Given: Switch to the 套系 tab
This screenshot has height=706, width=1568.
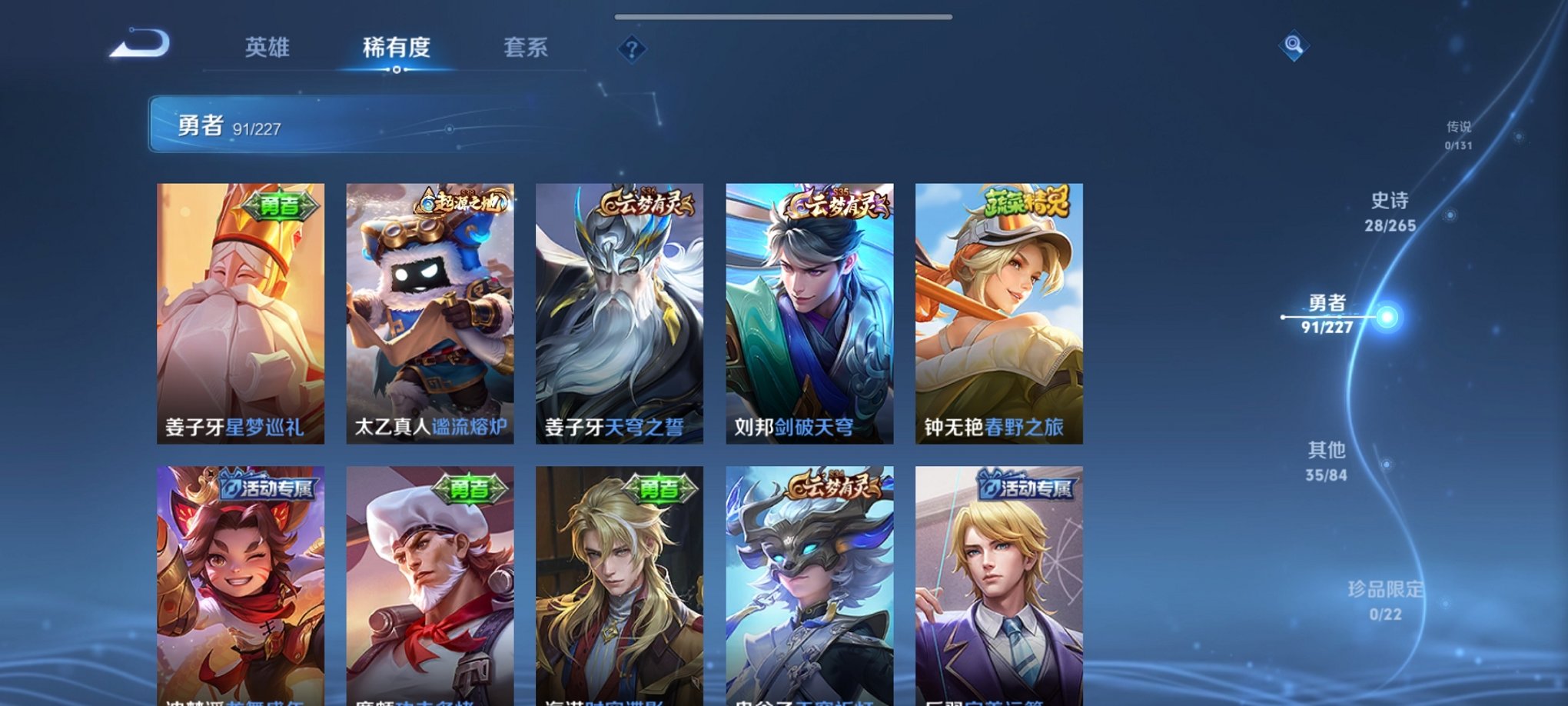Looking at the screenshot, I should tap(527, 48).
